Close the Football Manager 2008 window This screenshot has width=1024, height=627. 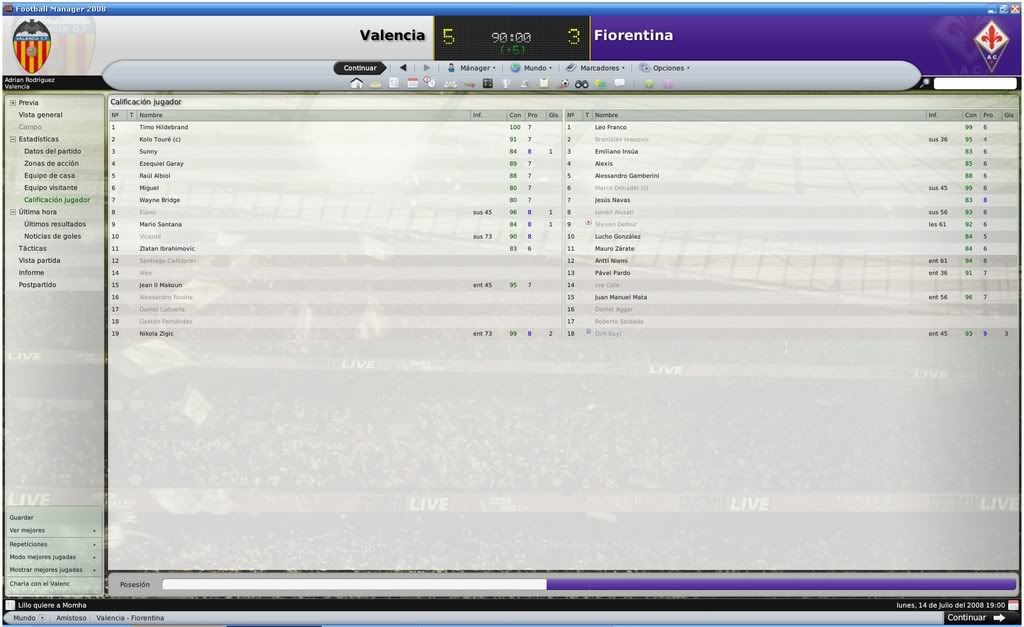pyautogui.click(x=1015, y=8)
